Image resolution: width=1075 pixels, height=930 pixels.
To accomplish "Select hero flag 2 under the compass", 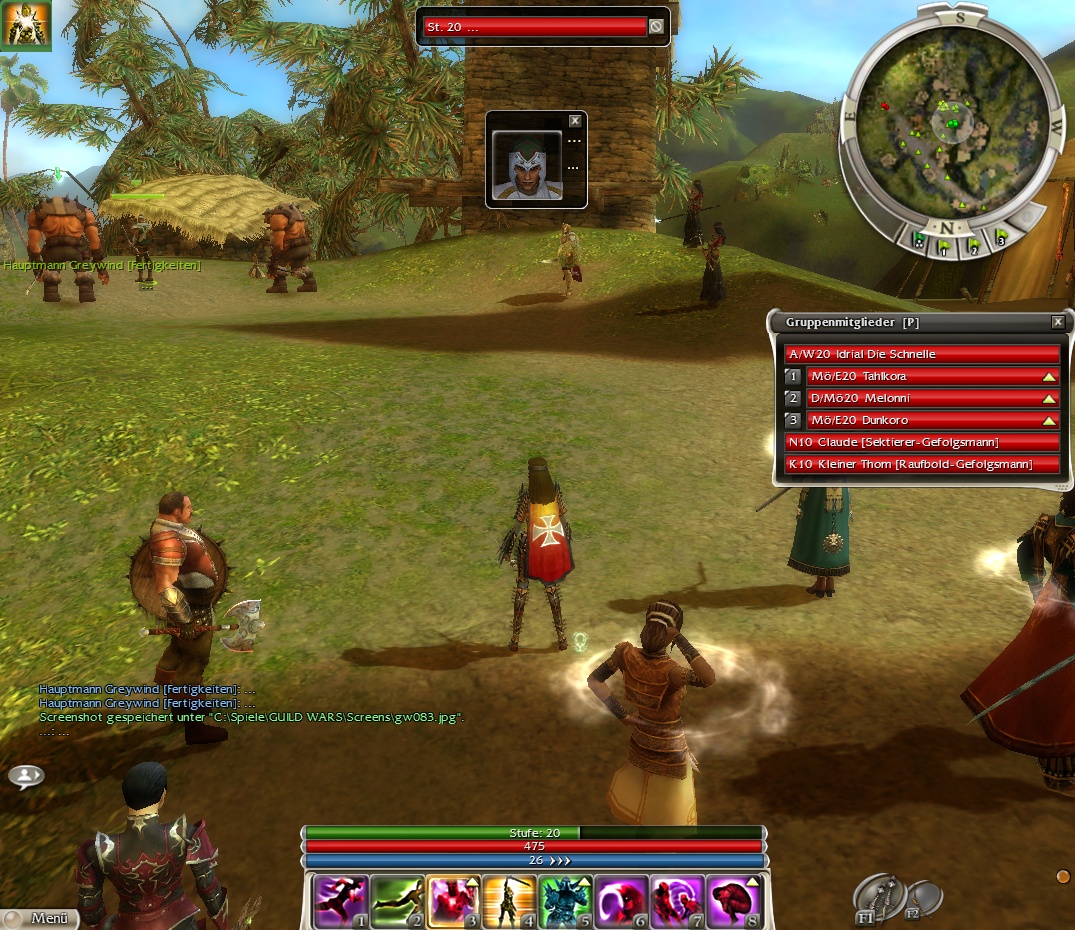I will (x=974, y=240).
